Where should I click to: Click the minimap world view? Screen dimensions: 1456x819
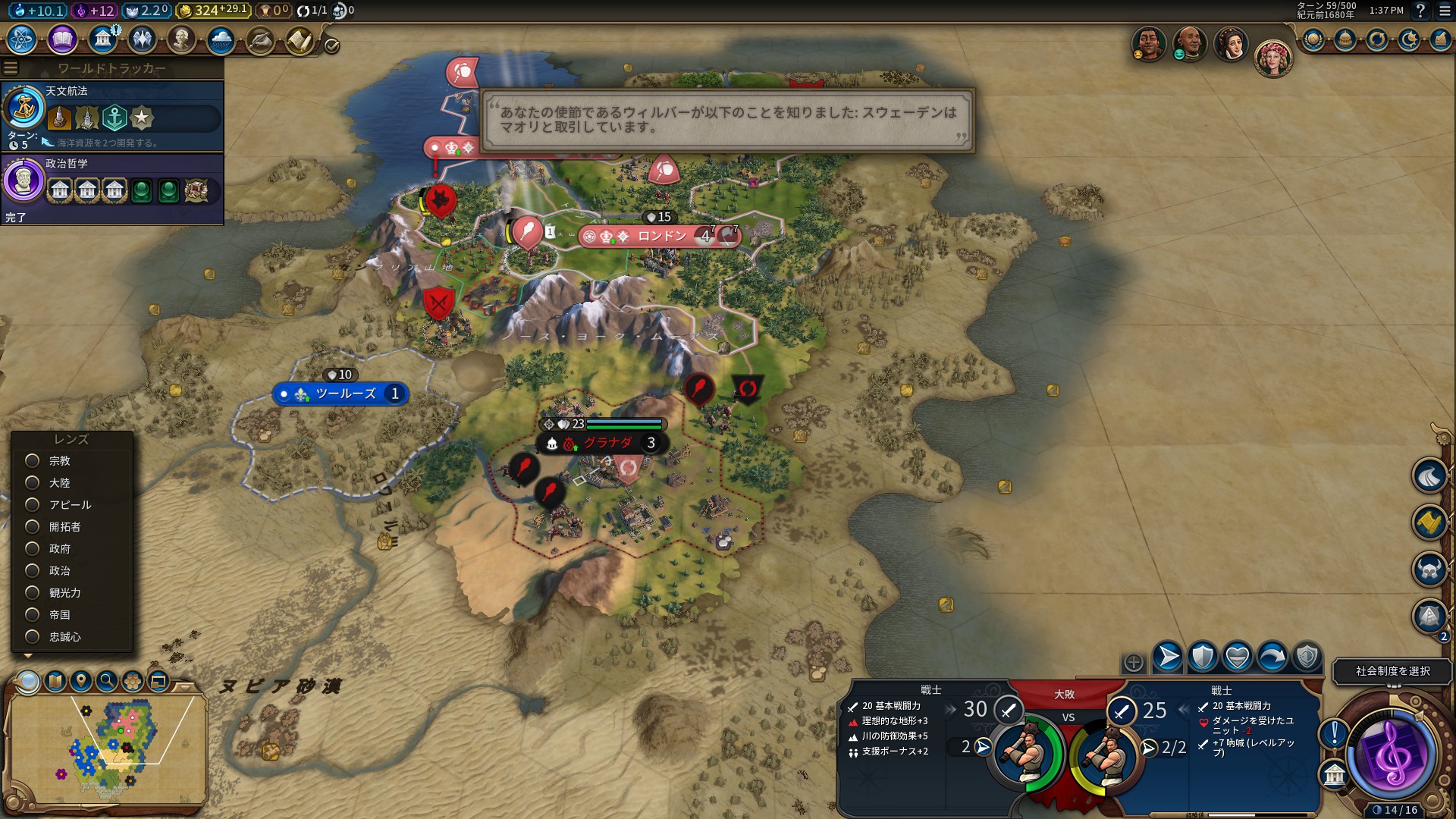click(106, 747)
